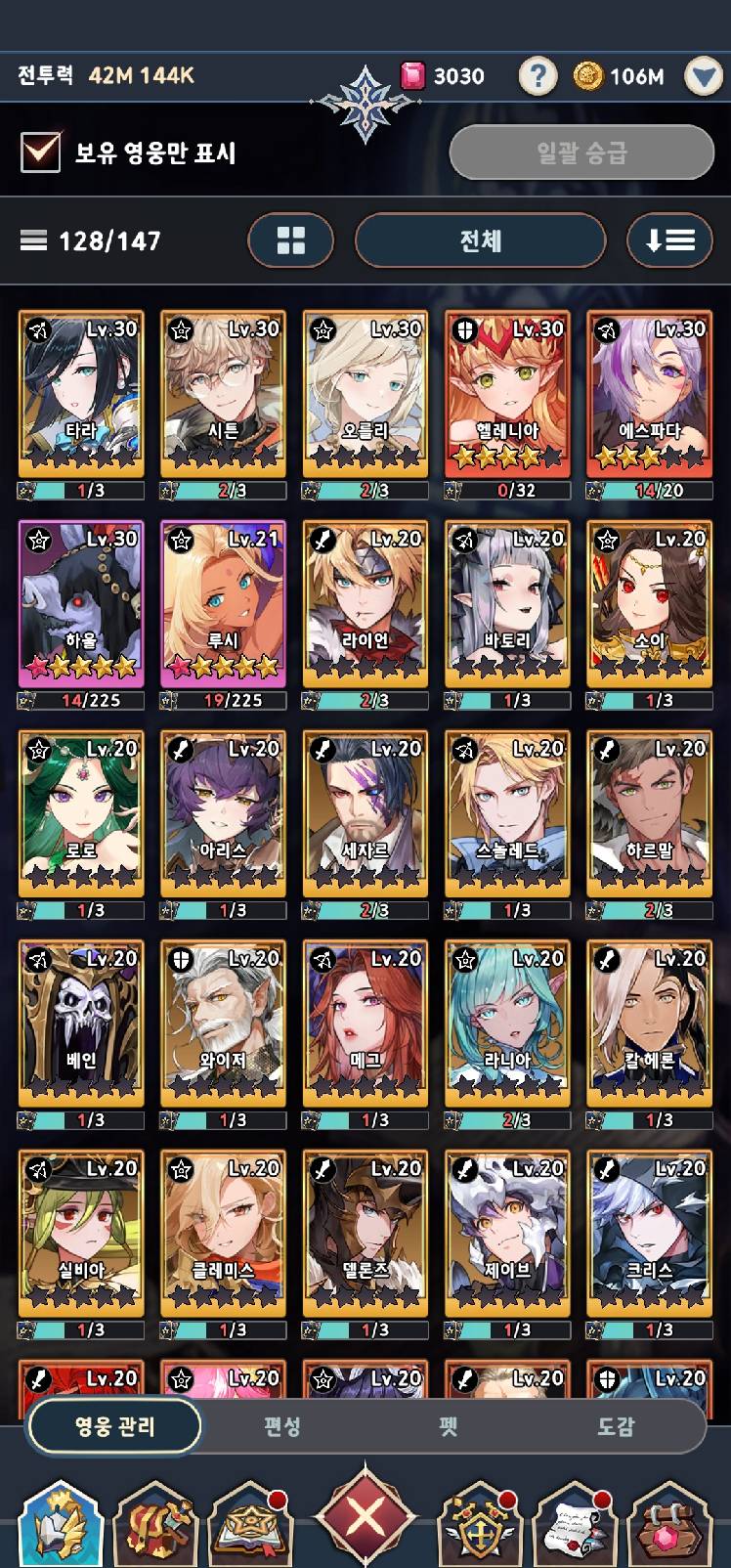Screen dimensions: 731x1568
Task: Open the hero card 루시
Action: click(223, 604)
